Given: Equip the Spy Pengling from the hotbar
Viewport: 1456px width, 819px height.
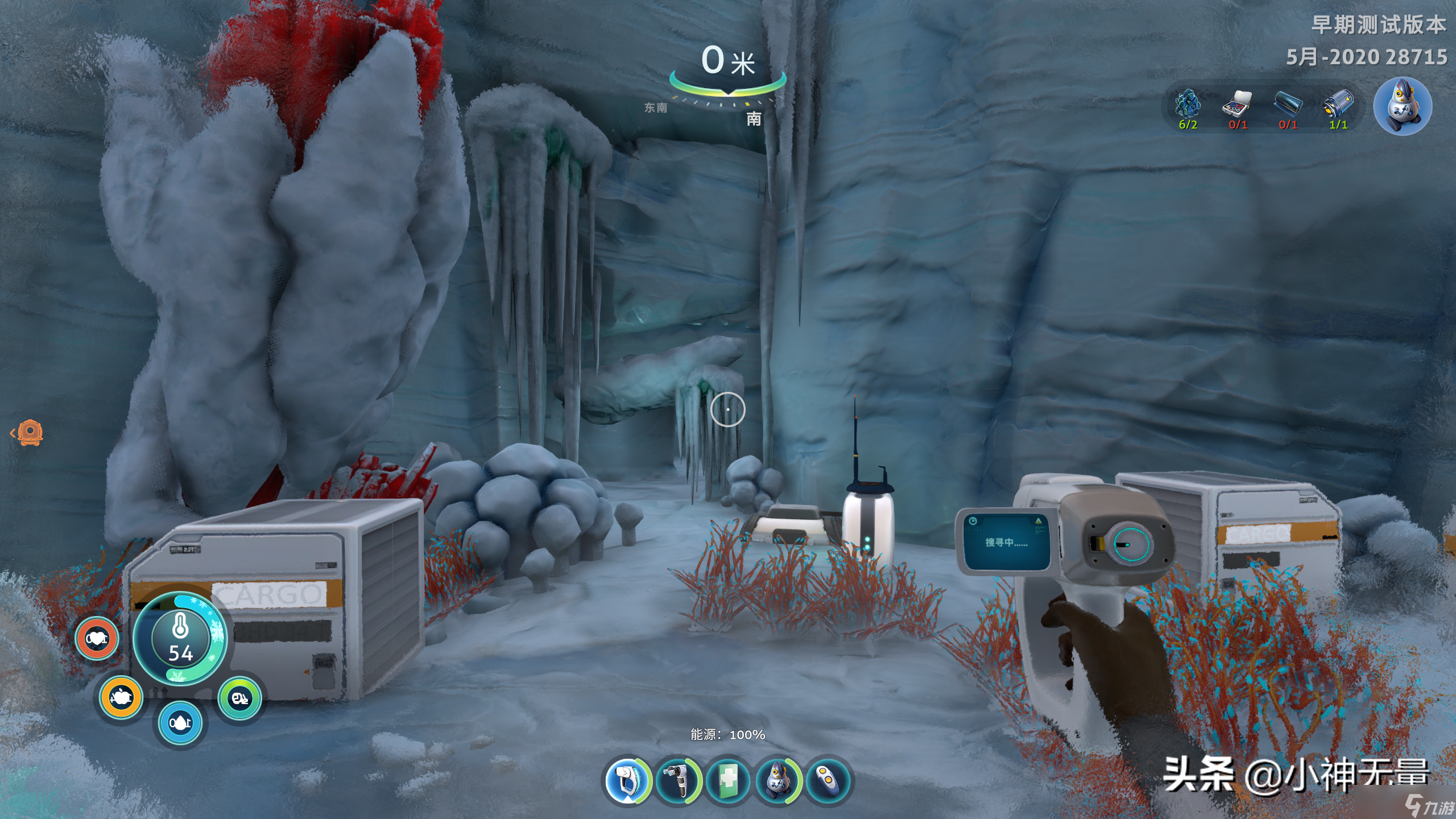Looking at the screenshot, I should pos(778,780).
